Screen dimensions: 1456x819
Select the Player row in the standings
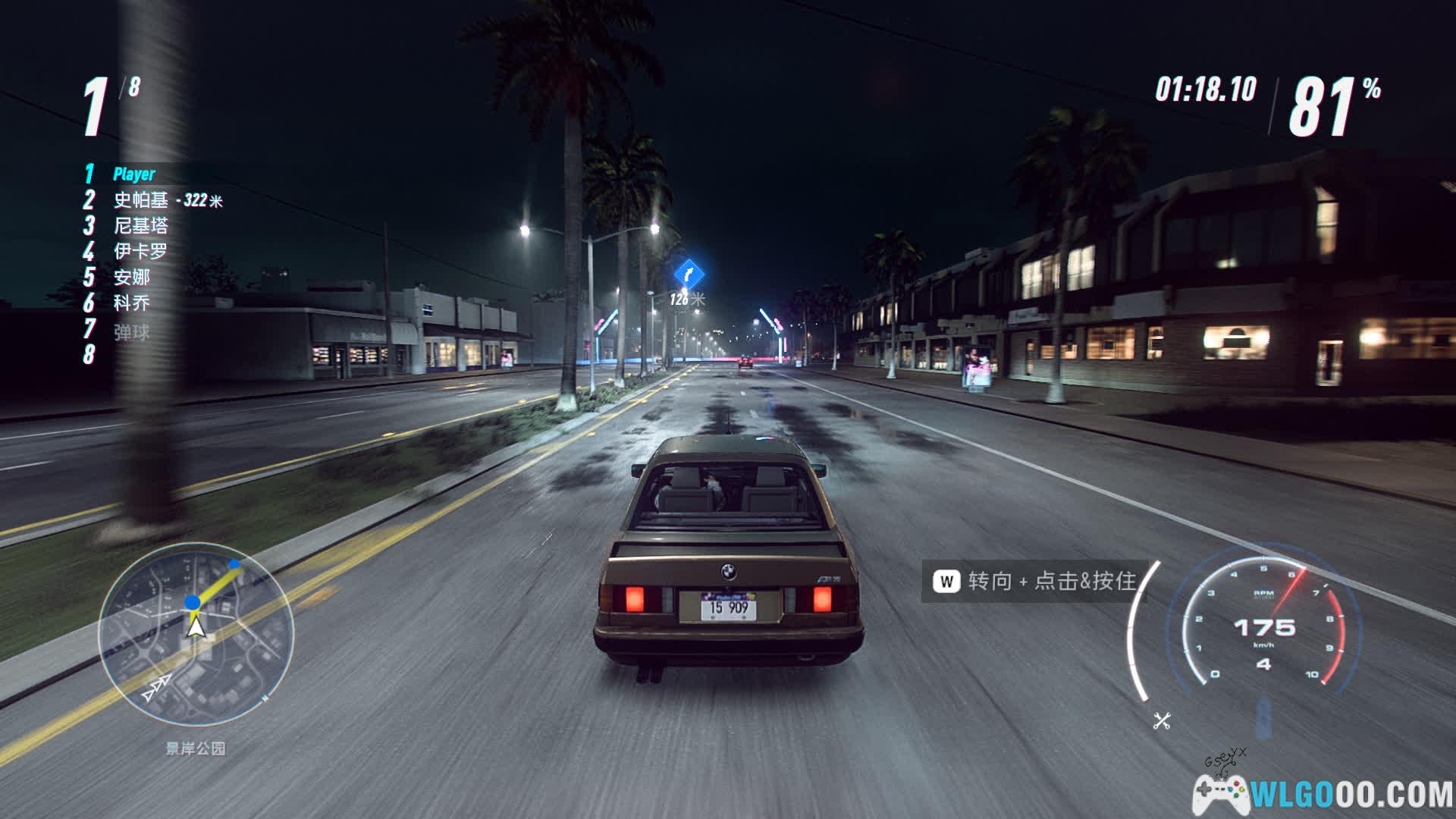[x=134, y=174]
